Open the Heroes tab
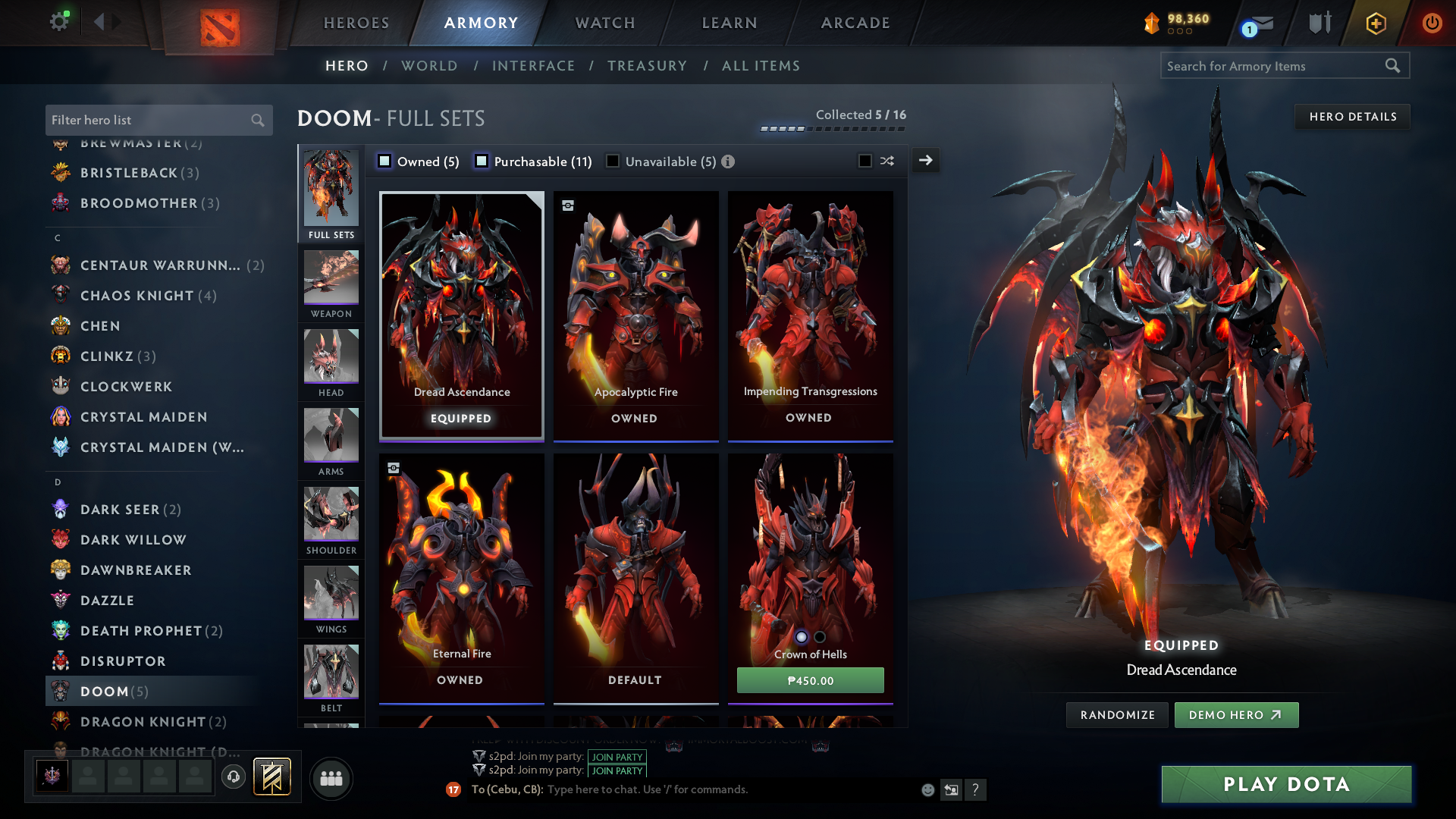 click(356, 23)
